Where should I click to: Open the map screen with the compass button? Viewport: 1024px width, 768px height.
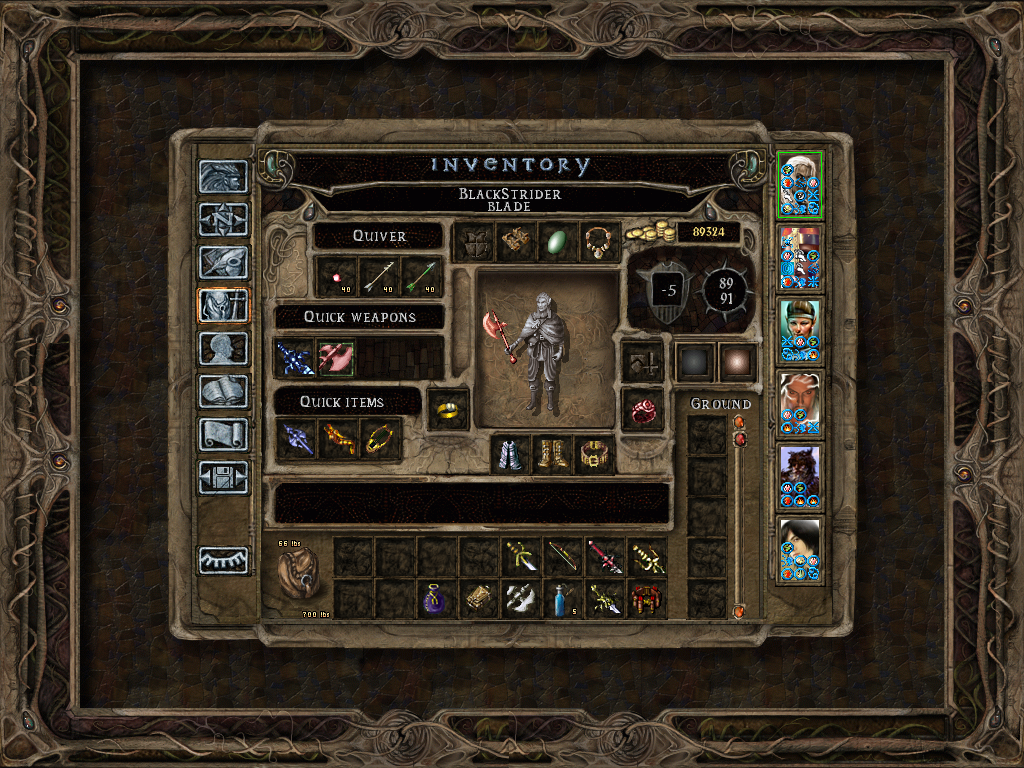point(223,219)
